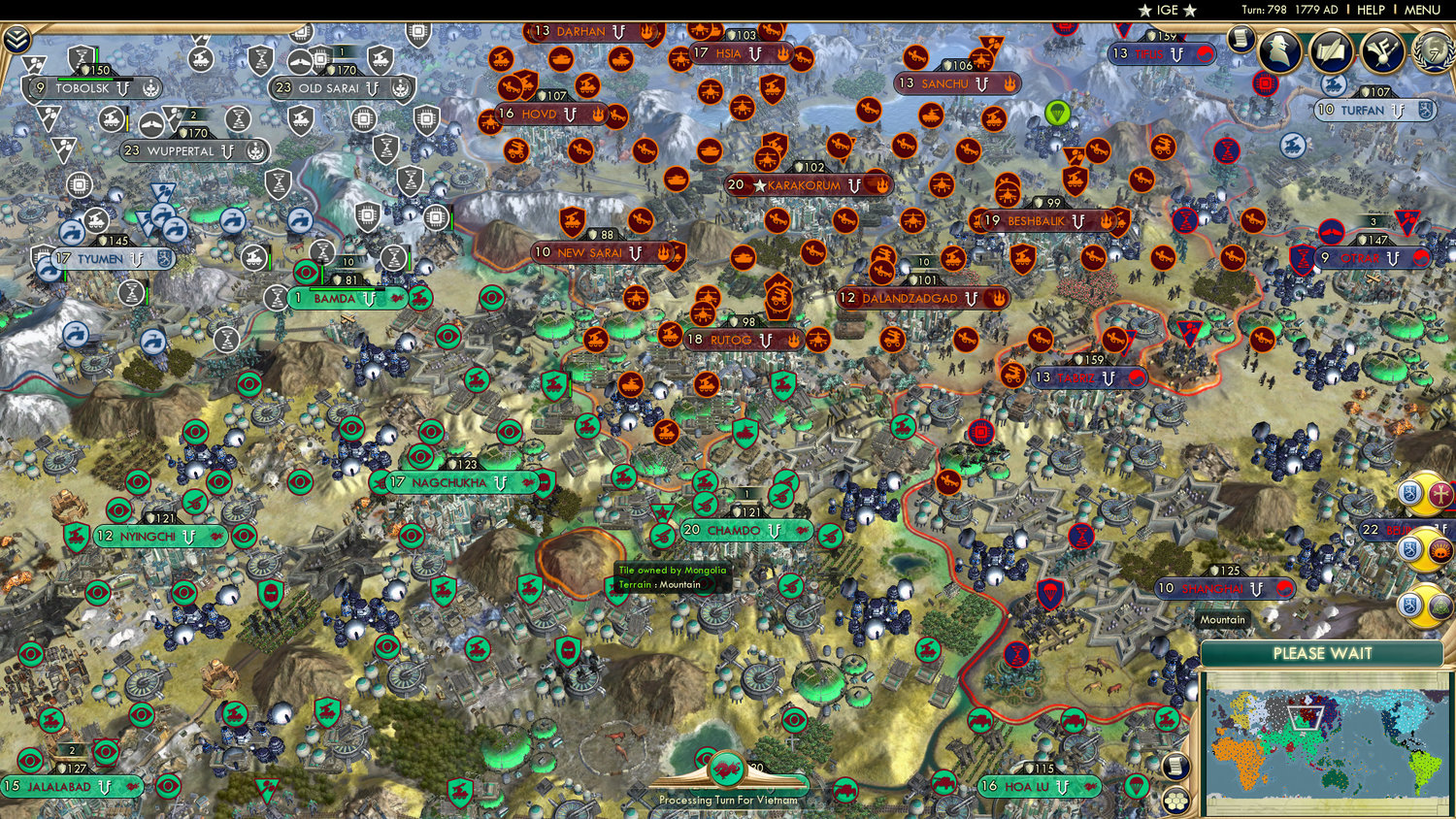Click the Processing Turn For Vietnam progress bar
The height and width of the screenshot is (819, 1456).
(x=726, y=802)
